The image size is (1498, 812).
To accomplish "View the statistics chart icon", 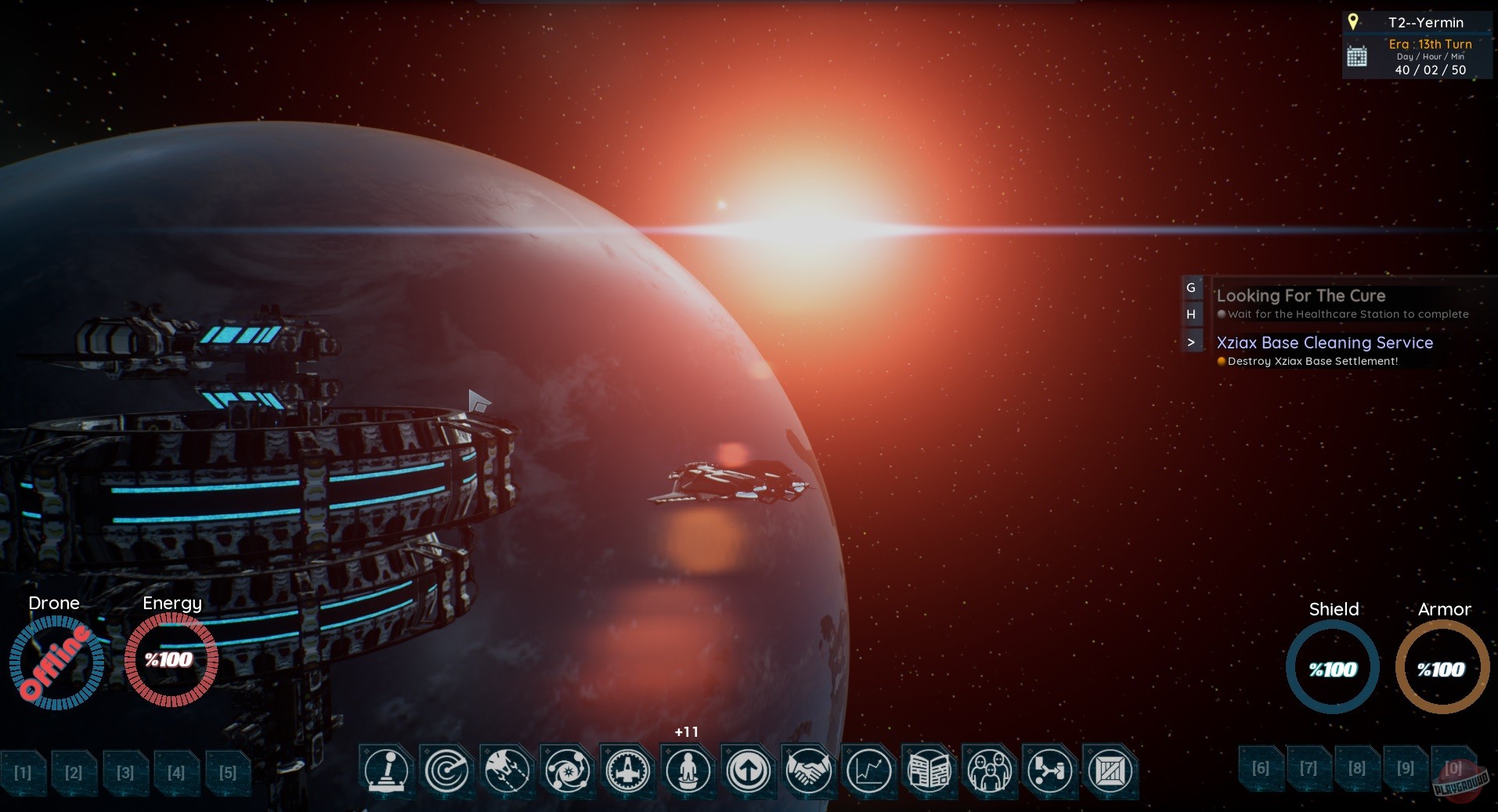I will pos(871,771).
